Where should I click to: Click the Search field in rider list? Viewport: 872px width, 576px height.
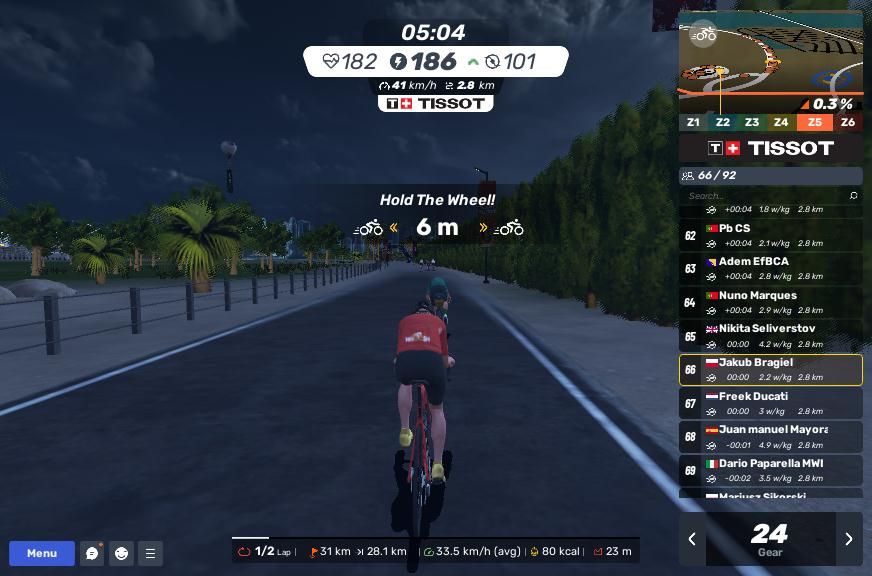765,196
